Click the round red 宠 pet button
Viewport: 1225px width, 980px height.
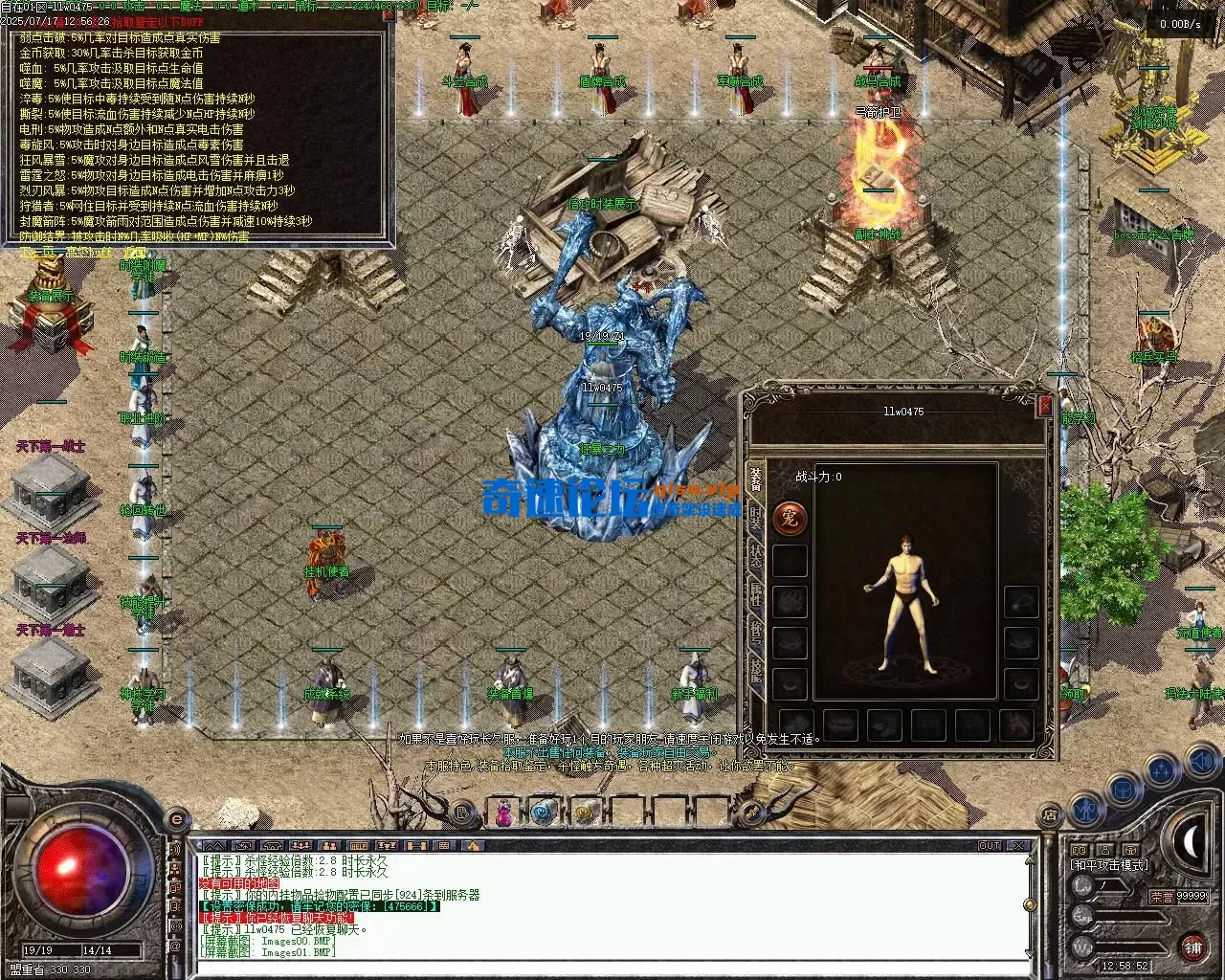point(790,519)
